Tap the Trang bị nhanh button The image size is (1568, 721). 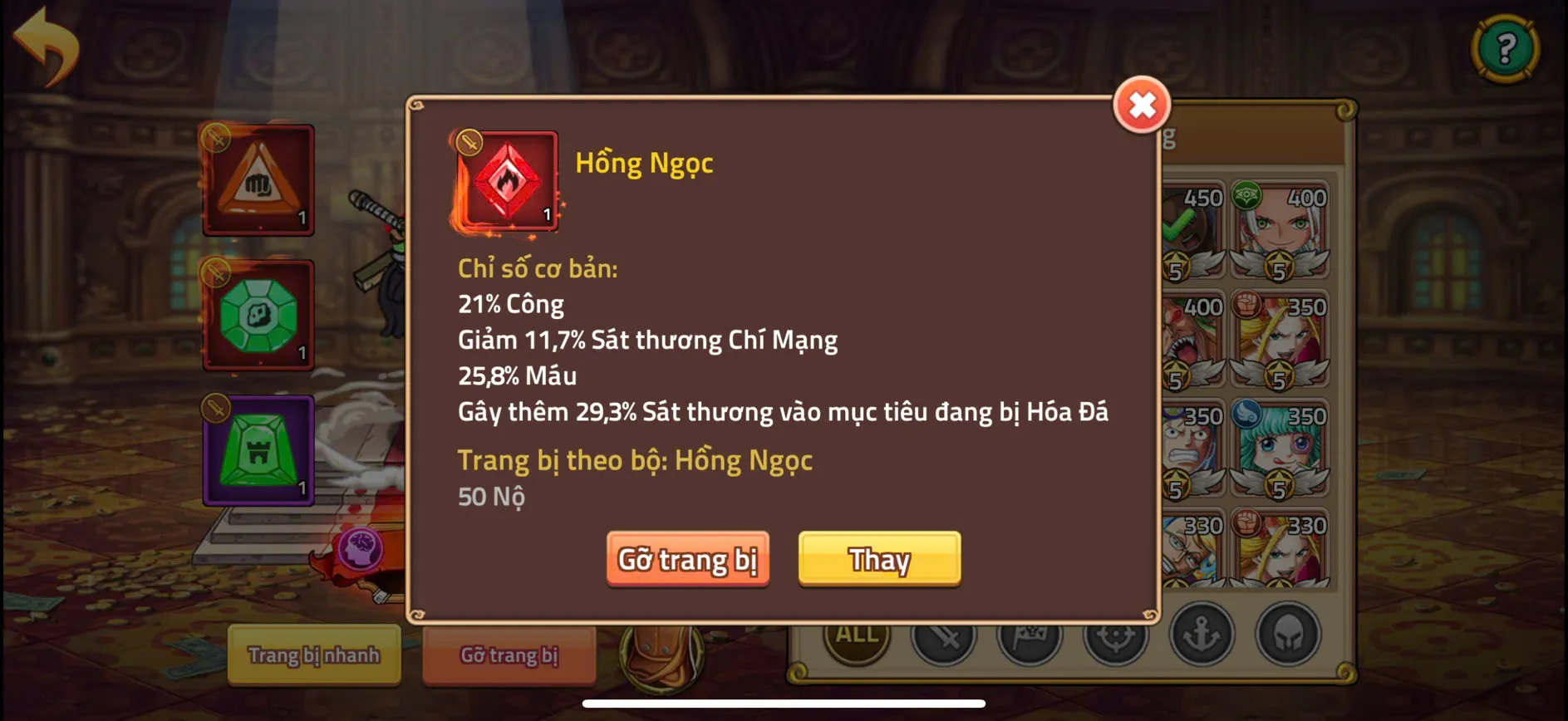(x=314, y=655)
